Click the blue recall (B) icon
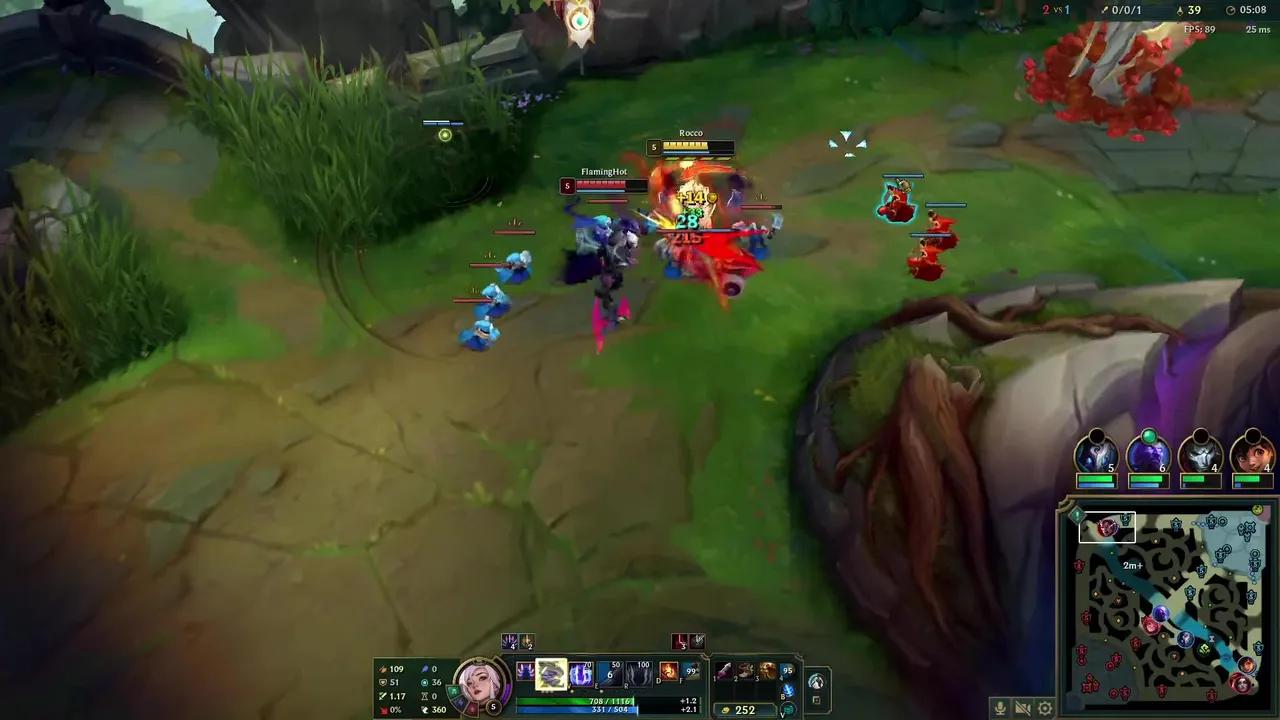Image resolution: width=1280 pixels, height=720 pixels. tap(787, 691)
